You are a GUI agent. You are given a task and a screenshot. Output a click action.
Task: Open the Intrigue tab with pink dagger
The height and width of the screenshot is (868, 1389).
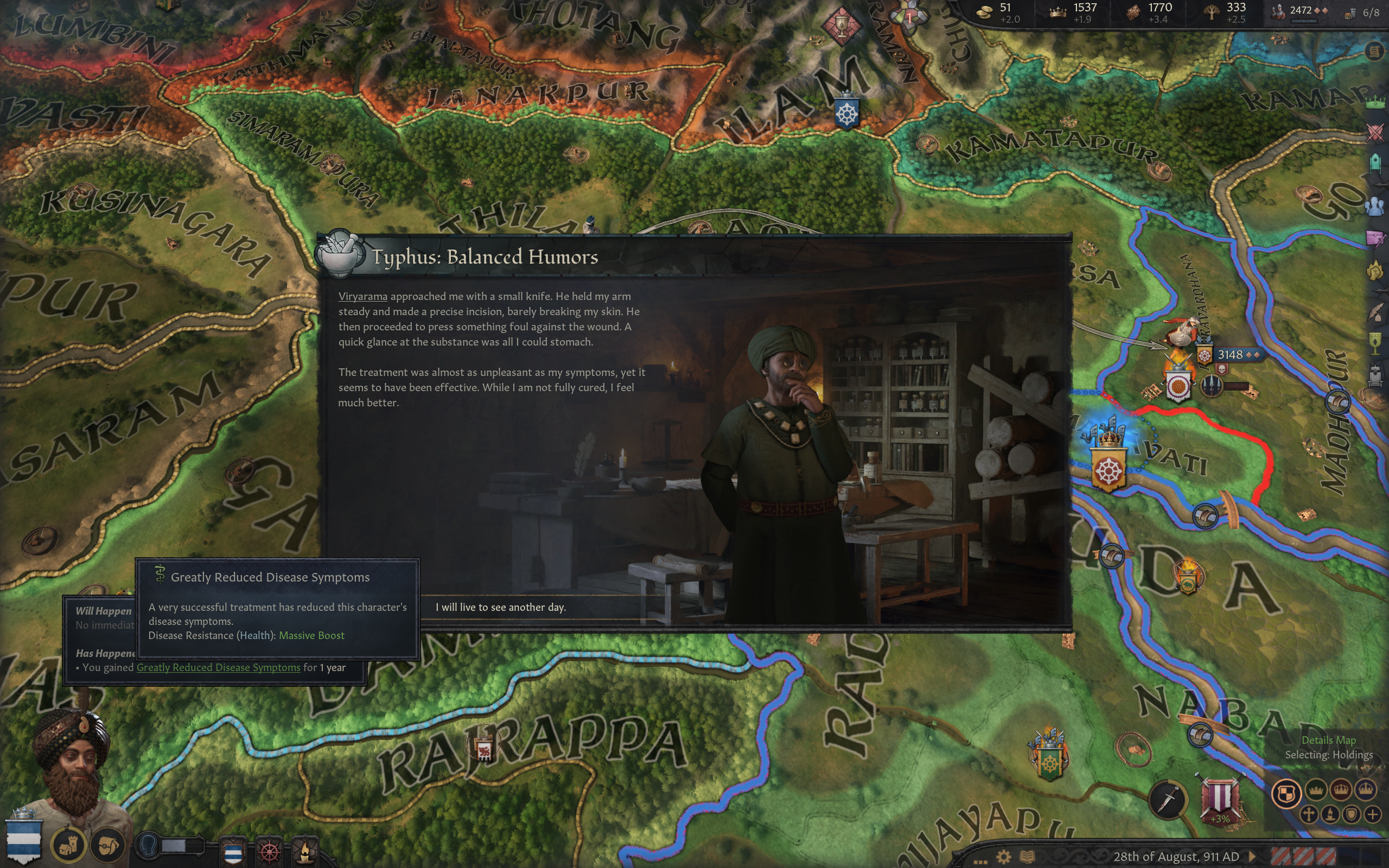[1375, 238]
